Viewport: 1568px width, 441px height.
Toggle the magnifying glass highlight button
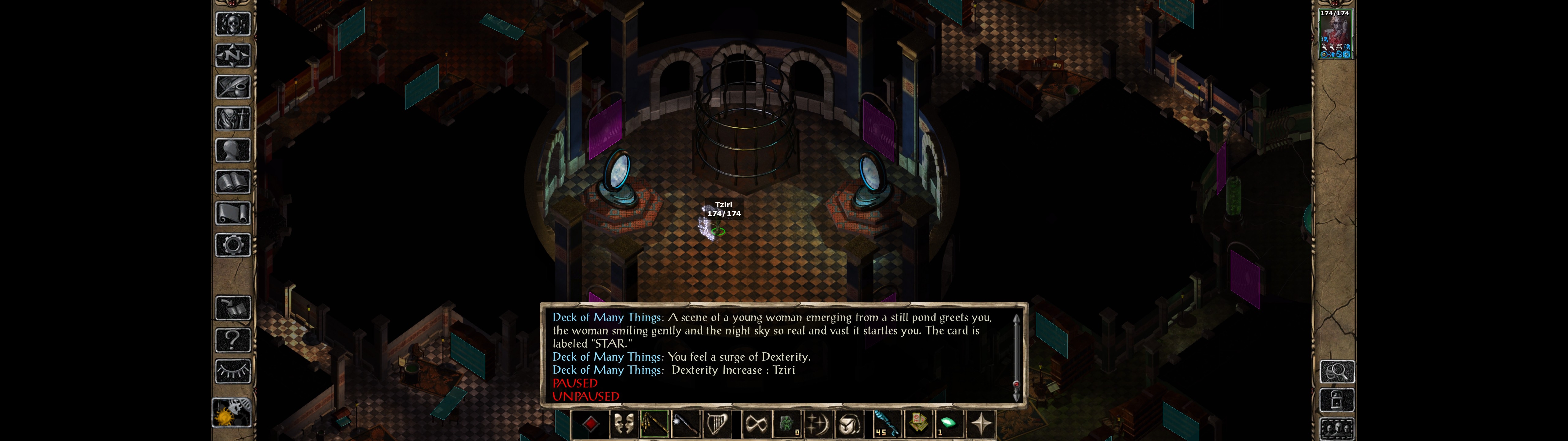click(1337, 371)
